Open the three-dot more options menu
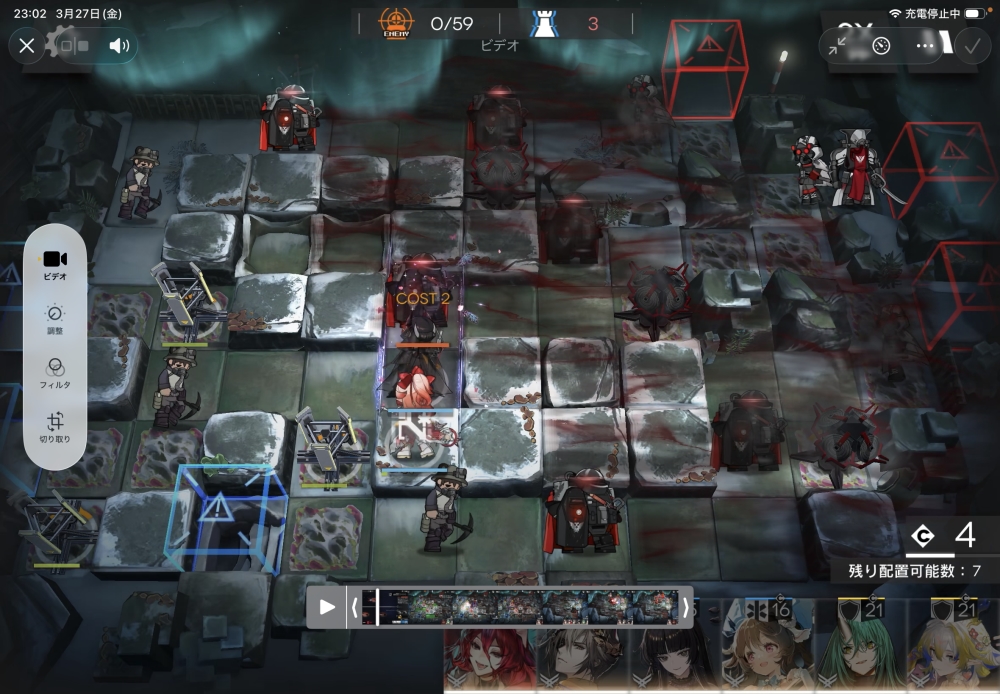 point(926,46)
